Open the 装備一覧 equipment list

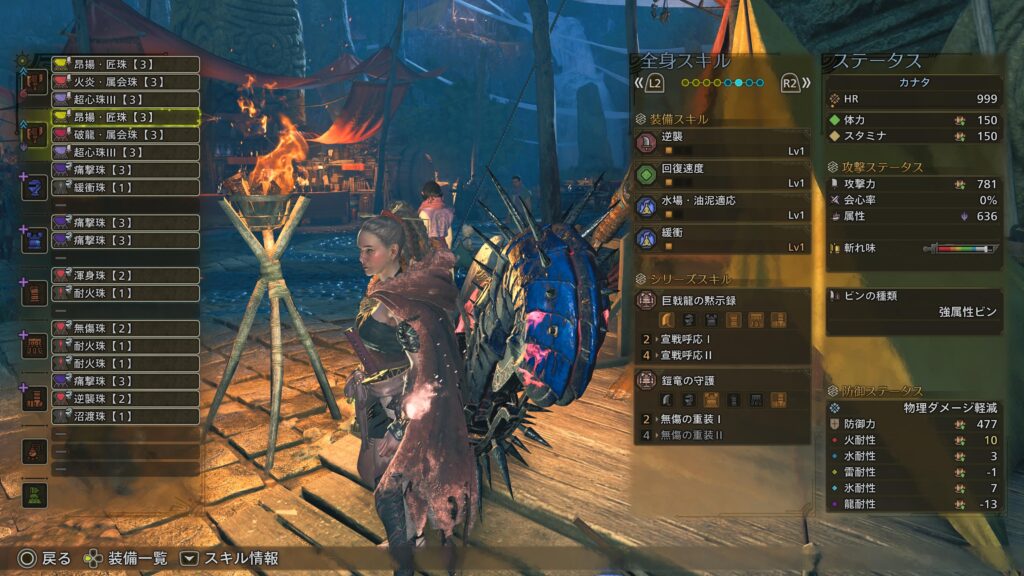pyautogui.click(x=127, y=559)
